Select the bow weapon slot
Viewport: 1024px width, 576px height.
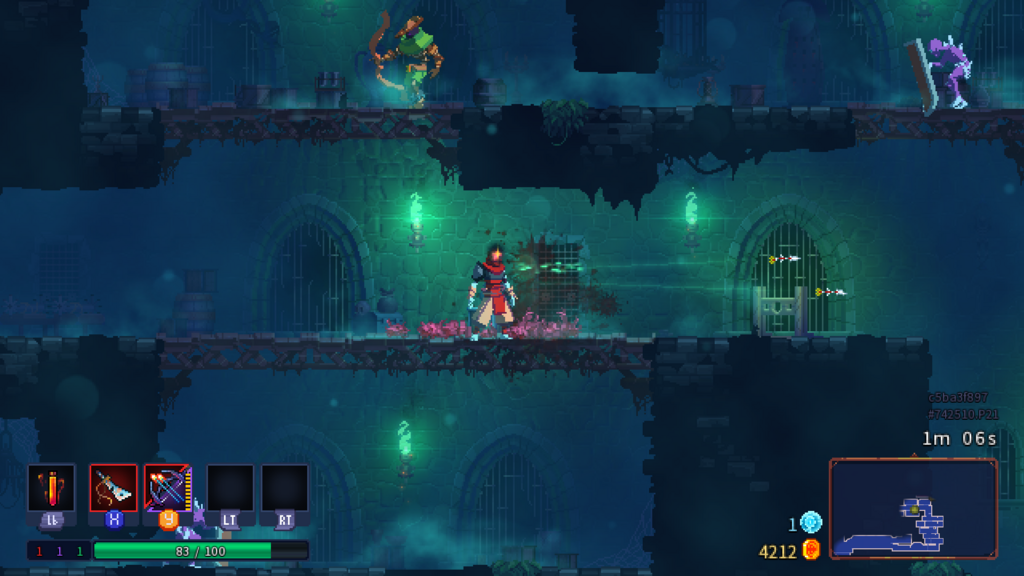(167, 488)
